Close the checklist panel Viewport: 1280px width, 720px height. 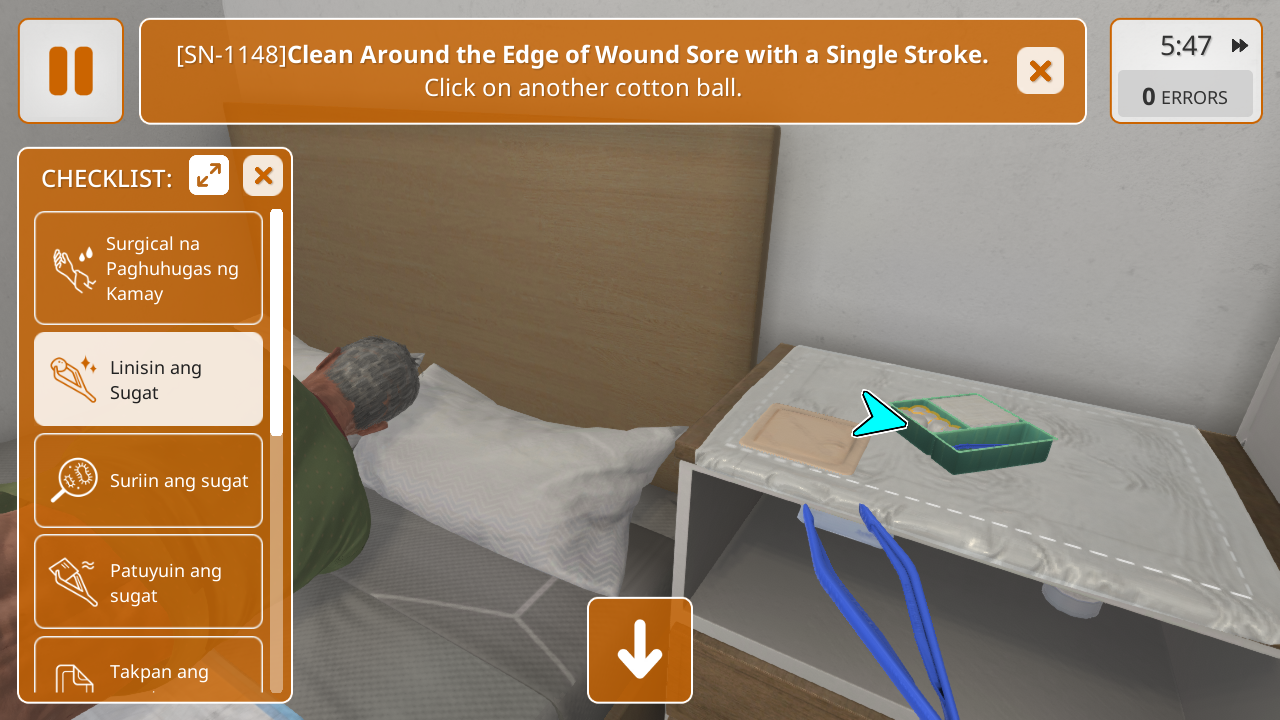pos(263,176)
